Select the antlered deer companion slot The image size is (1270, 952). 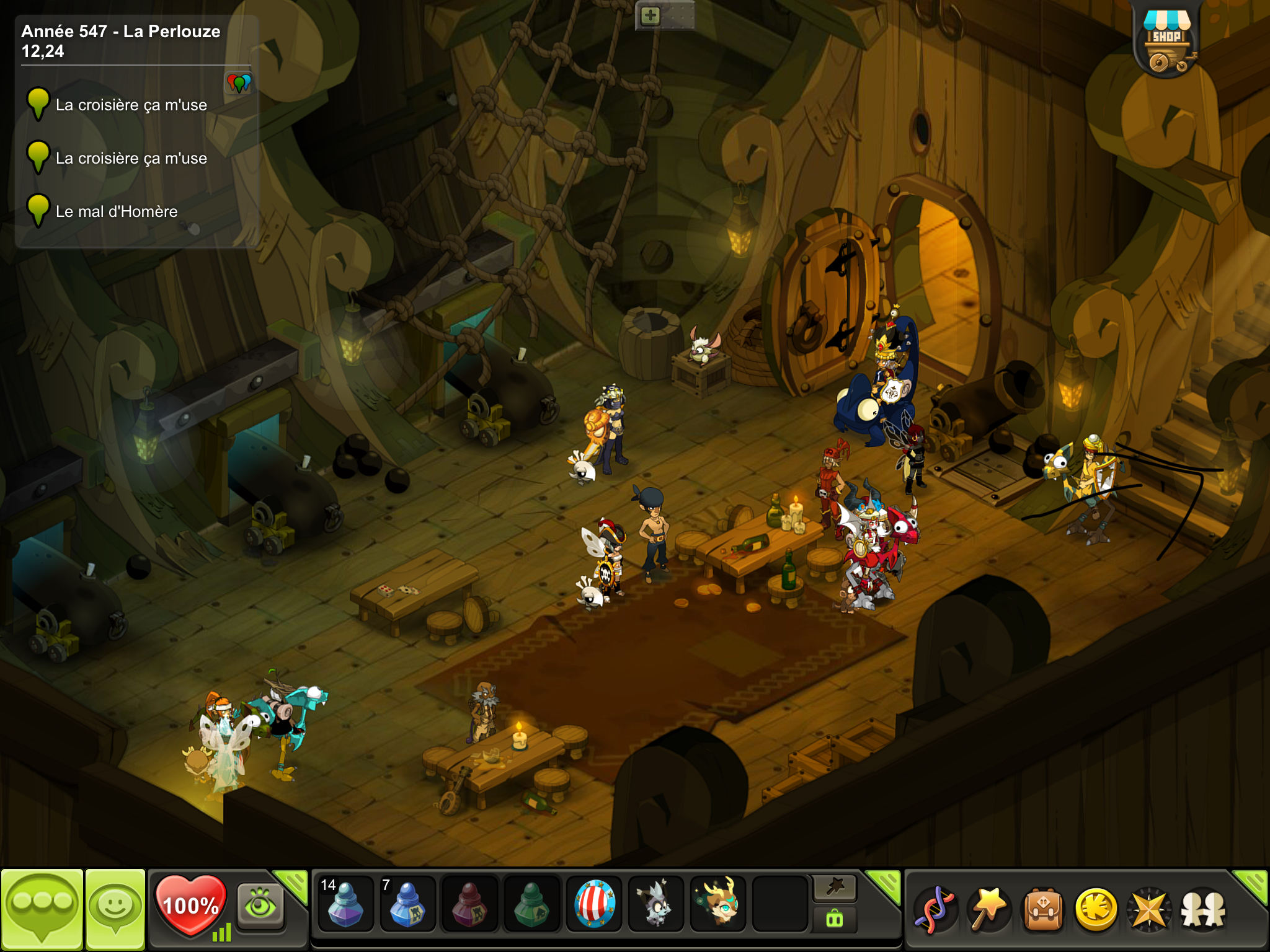(x=718, y=904)
